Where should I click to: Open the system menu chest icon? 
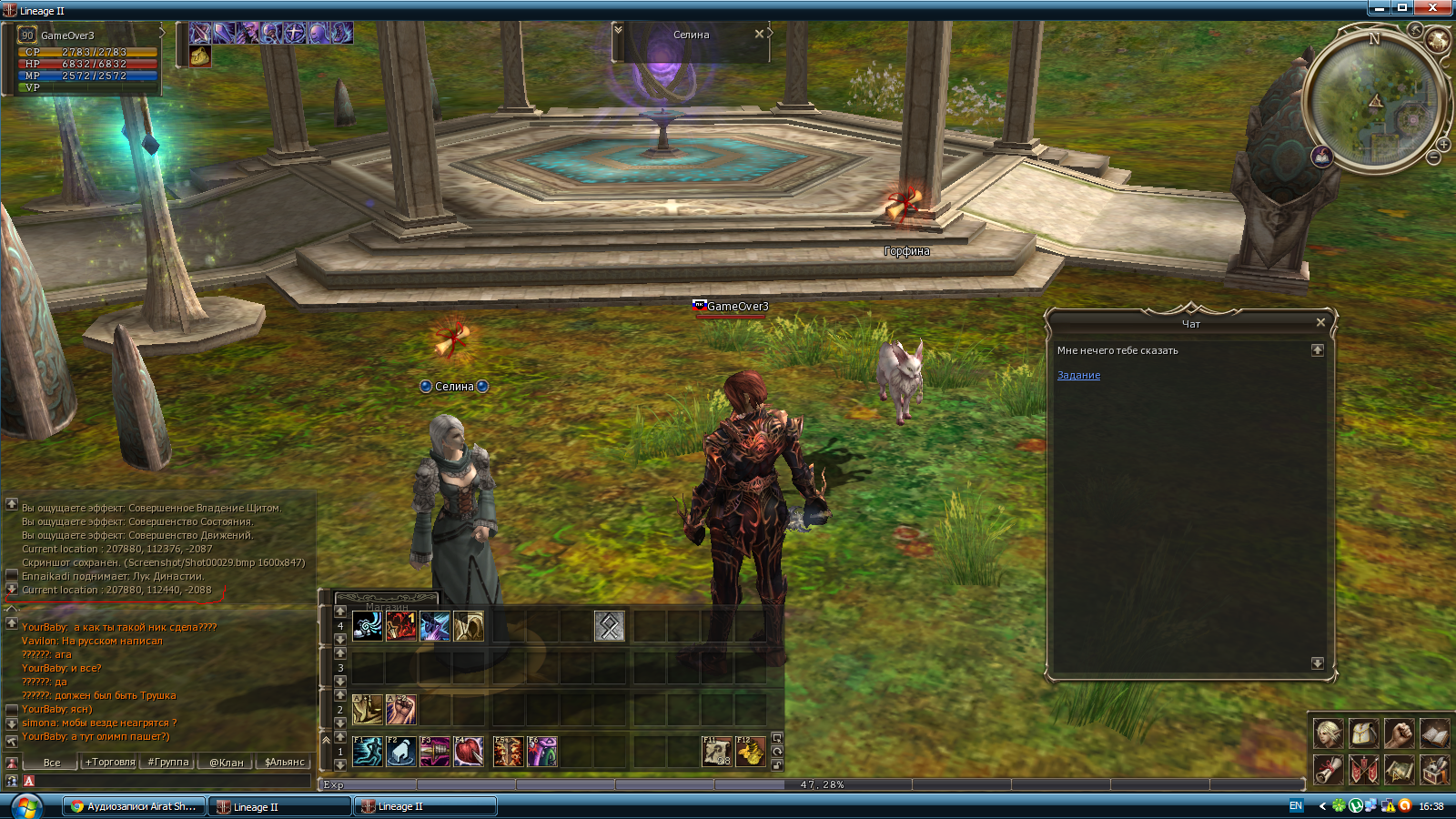pos(1434,770)
